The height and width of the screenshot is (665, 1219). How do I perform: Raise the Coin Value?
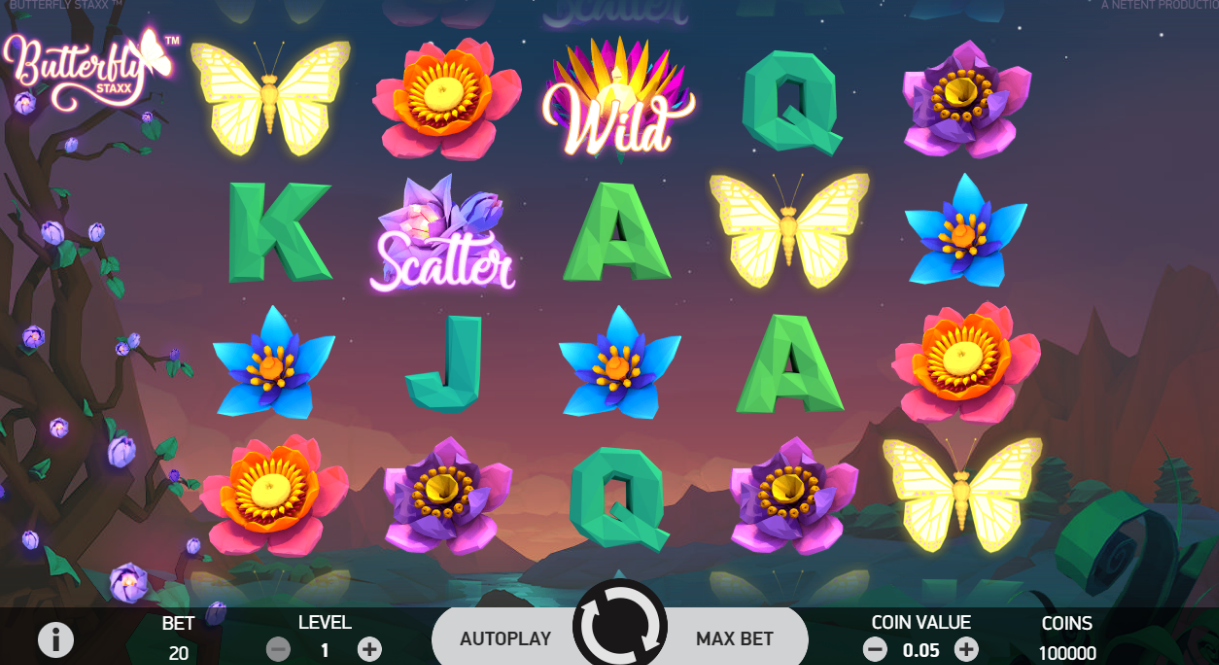[x=966, y=649]
